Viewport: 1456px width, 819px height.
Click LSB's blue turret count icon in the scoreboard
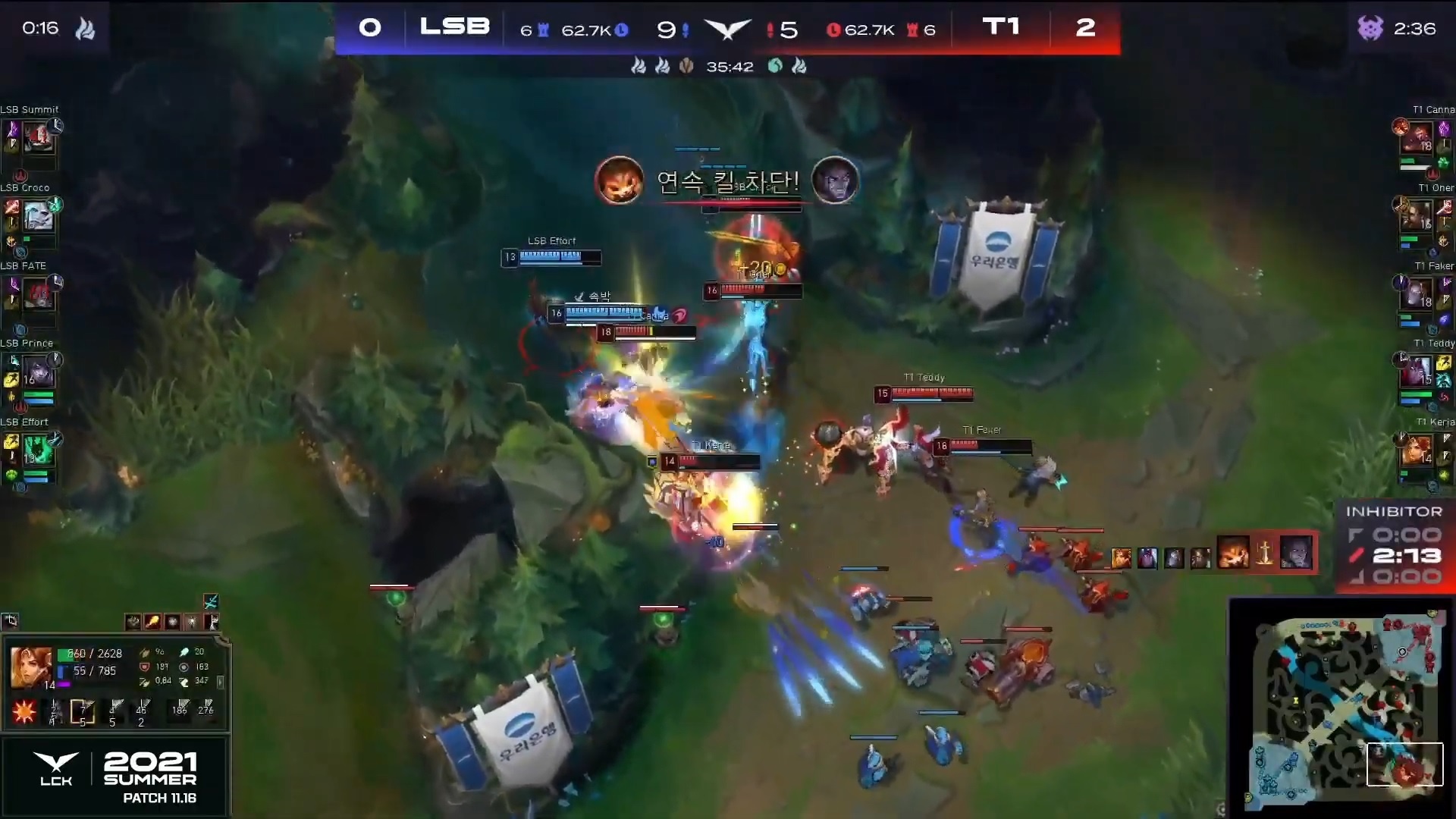tap(542, 29)
